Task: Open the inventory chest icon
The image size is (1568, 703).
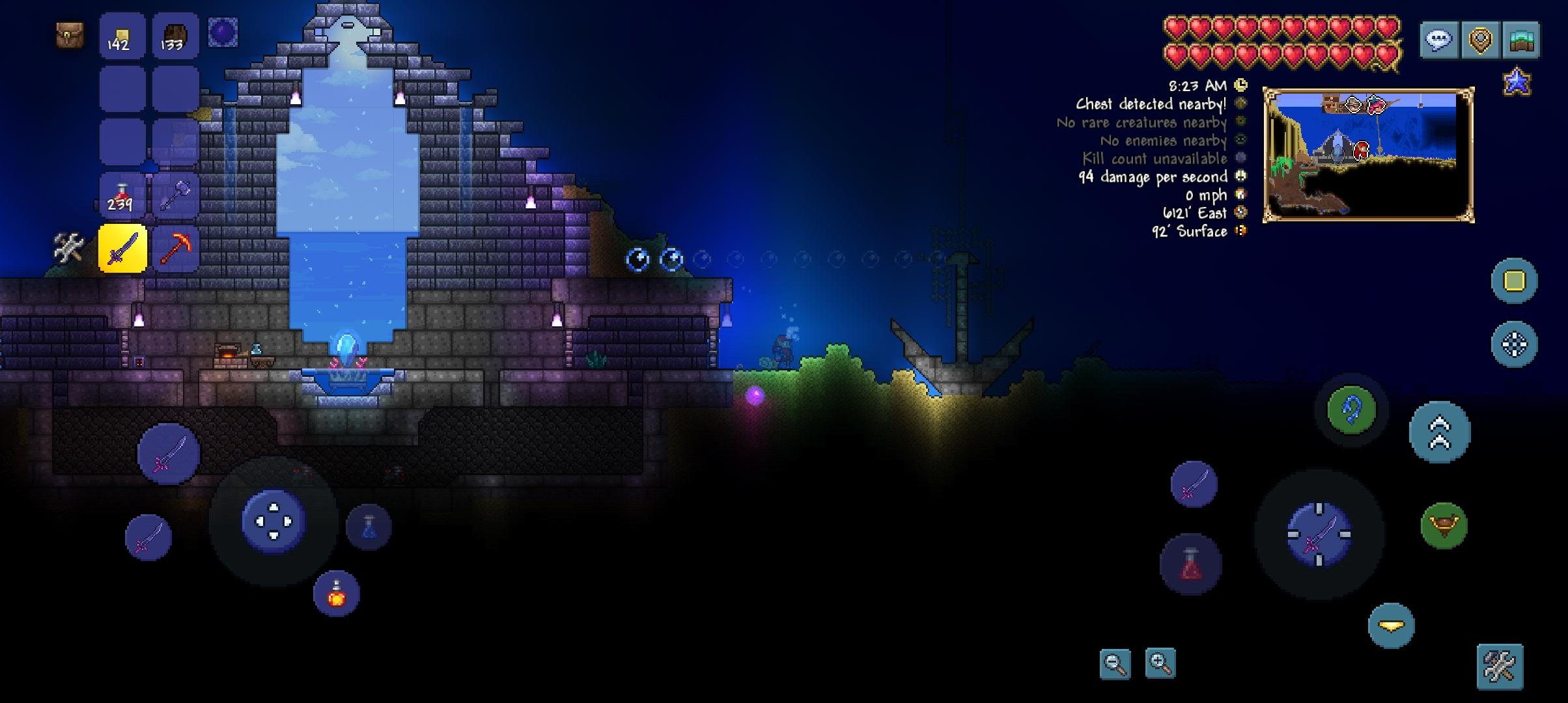Action: coord(70,35)
